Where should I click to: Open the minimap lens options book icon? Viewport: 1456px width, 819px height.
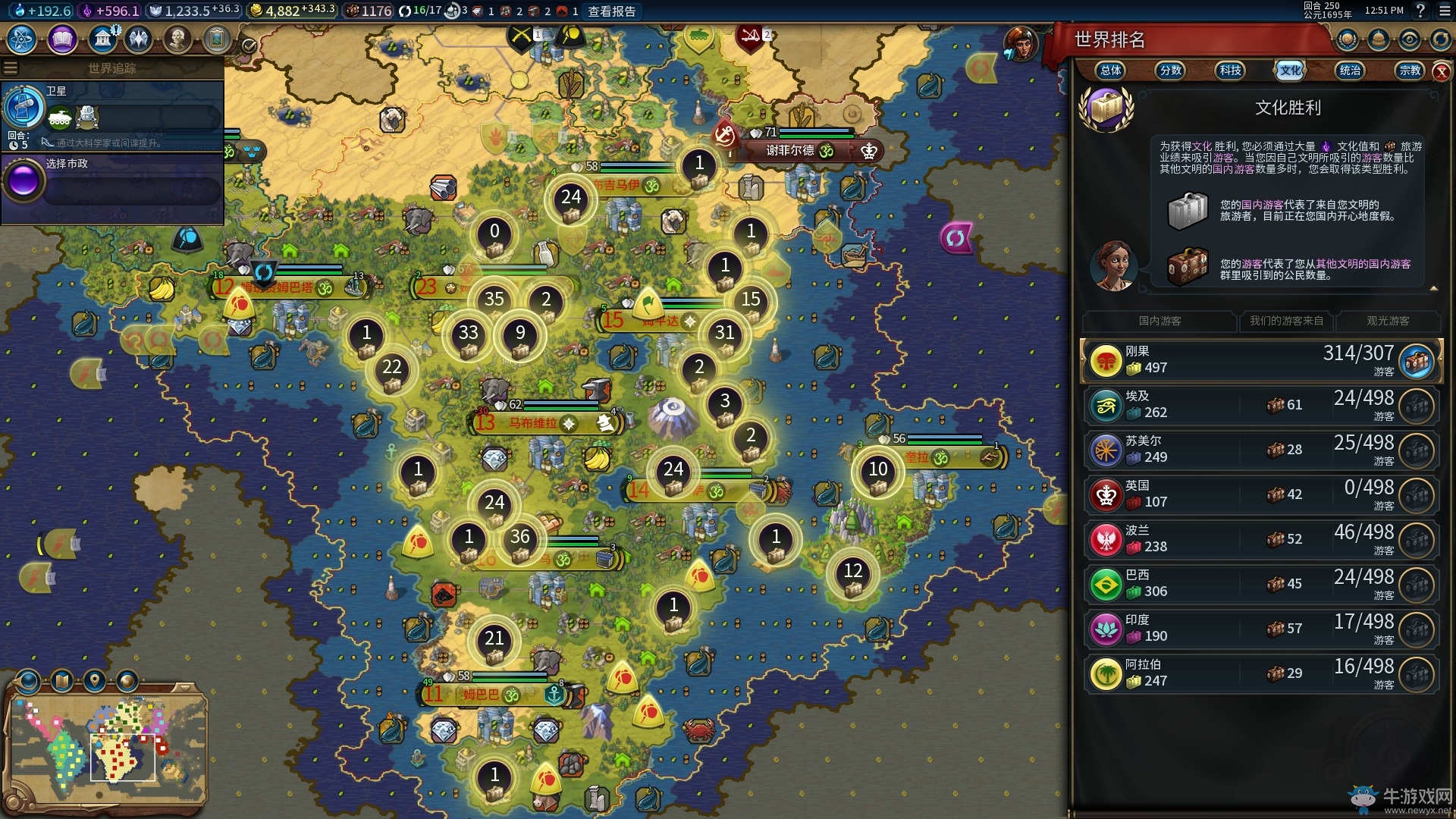[x=62, y=681]
